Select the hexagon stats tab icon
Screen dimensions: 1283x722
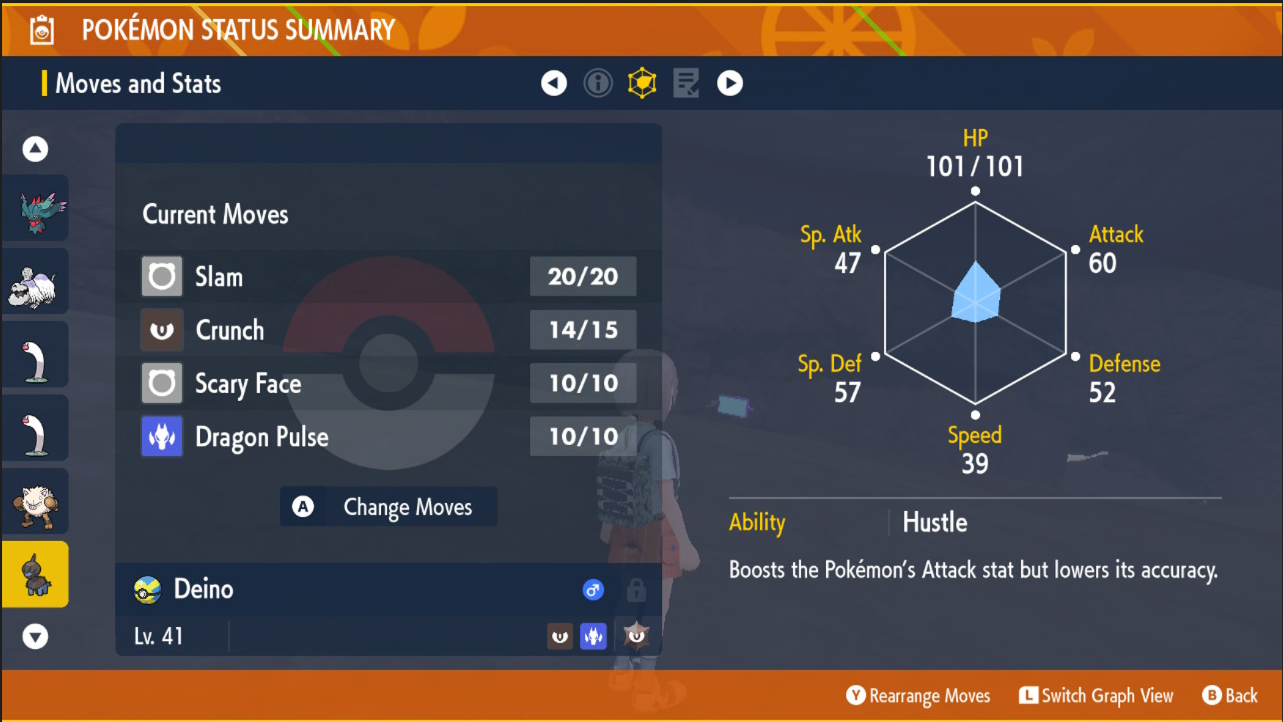coord(642,83)
